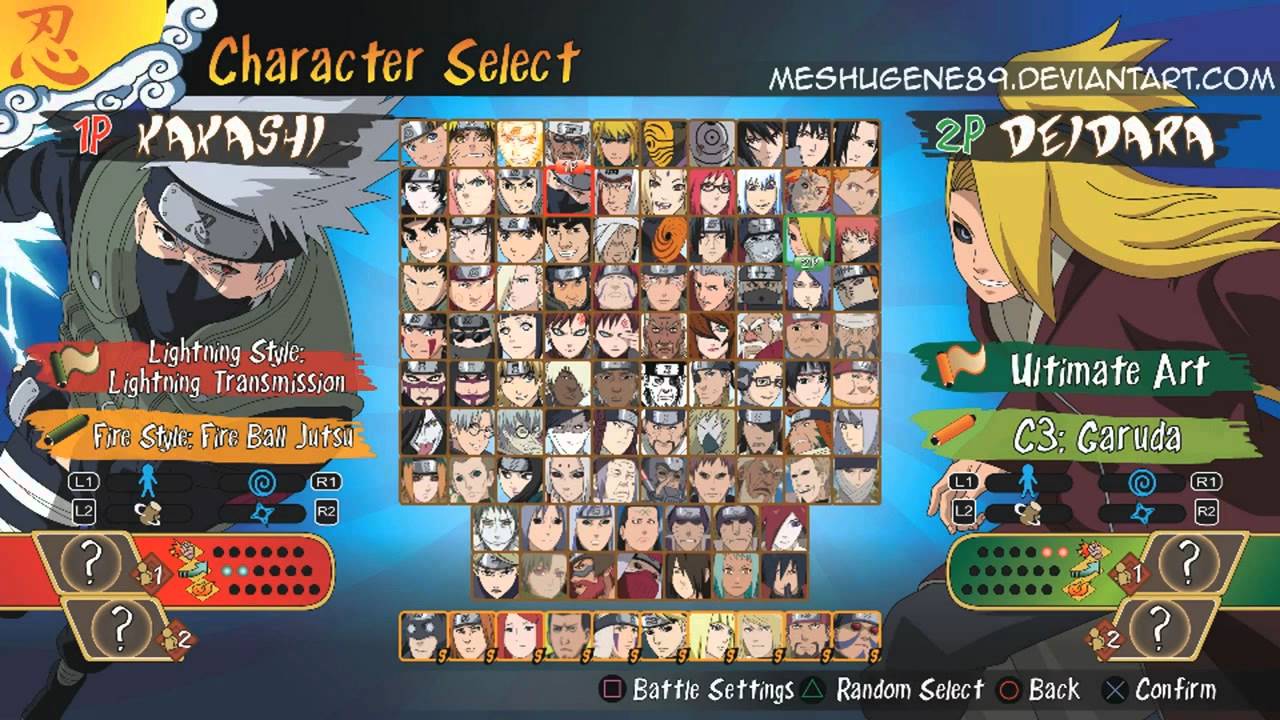The image size is (1280, 720).
Task: Choose red-haired Kushina support portrait
Action: (x=520, y=636)
